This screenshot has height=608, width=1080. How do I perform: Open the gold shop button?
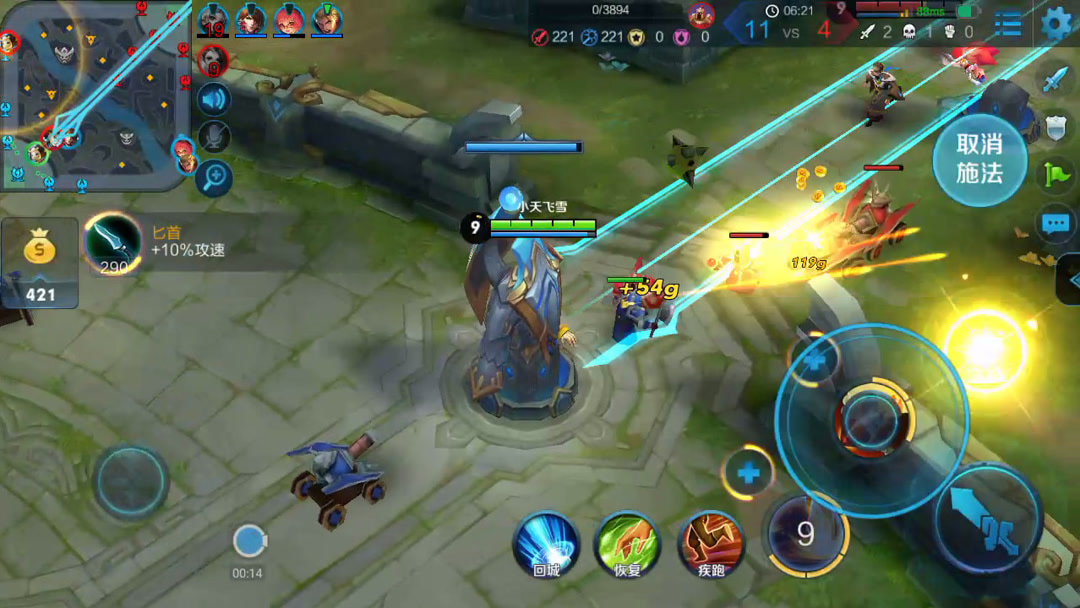coord(40,262)
